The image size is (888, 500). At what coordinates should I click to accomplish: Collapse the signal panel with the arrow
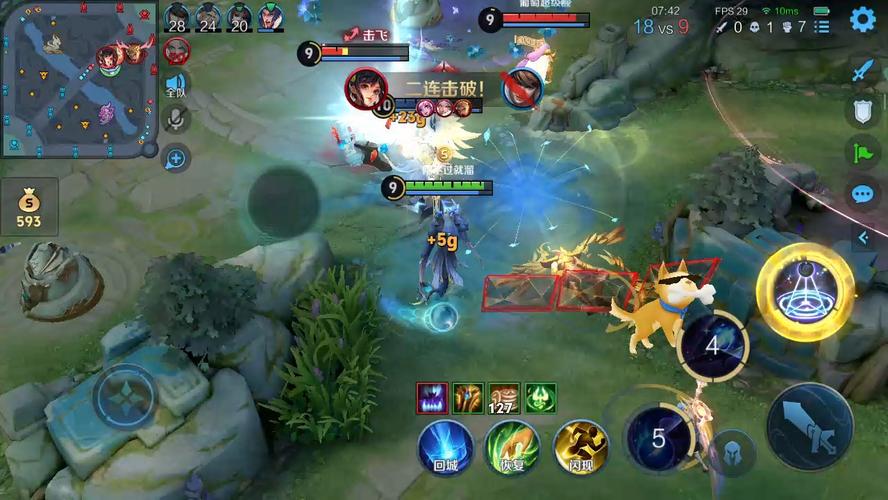point(862,236)
